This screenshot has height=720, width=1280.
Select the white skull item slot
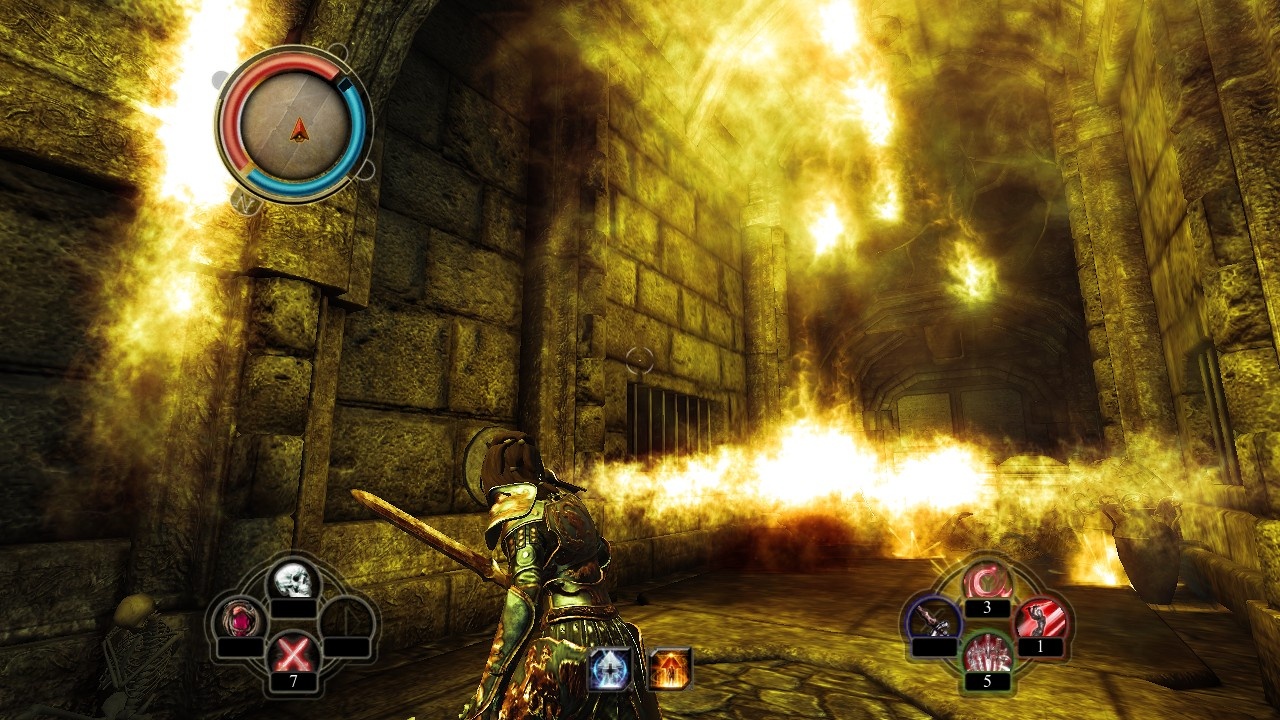(x=292, y=579)
